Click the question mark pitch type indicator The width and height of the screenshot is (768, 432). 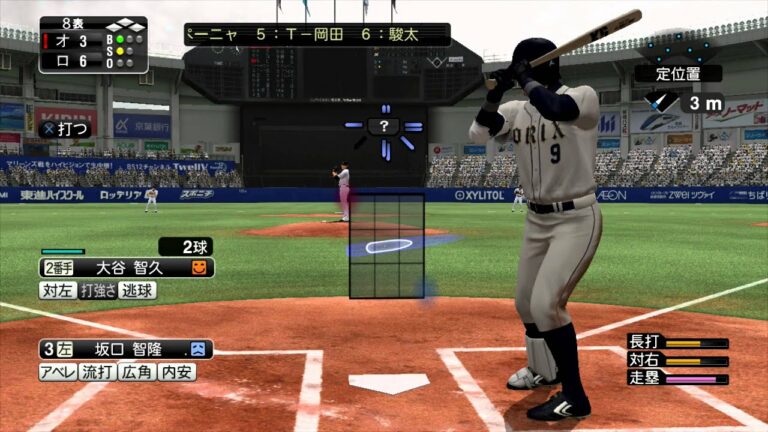tap(384, 126)
